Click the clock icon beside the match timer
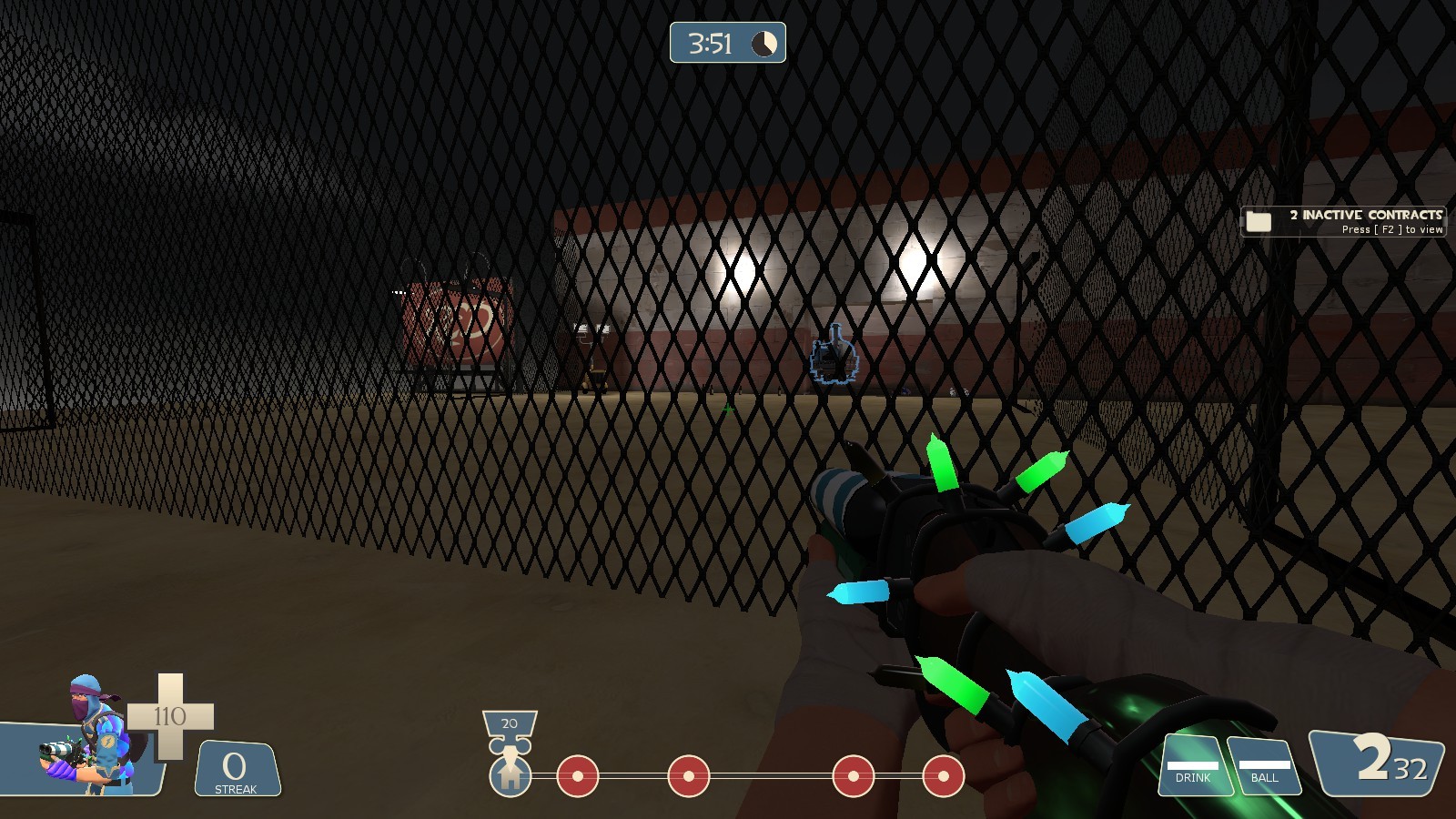1456x819 pixels. (x=764, y=42)
